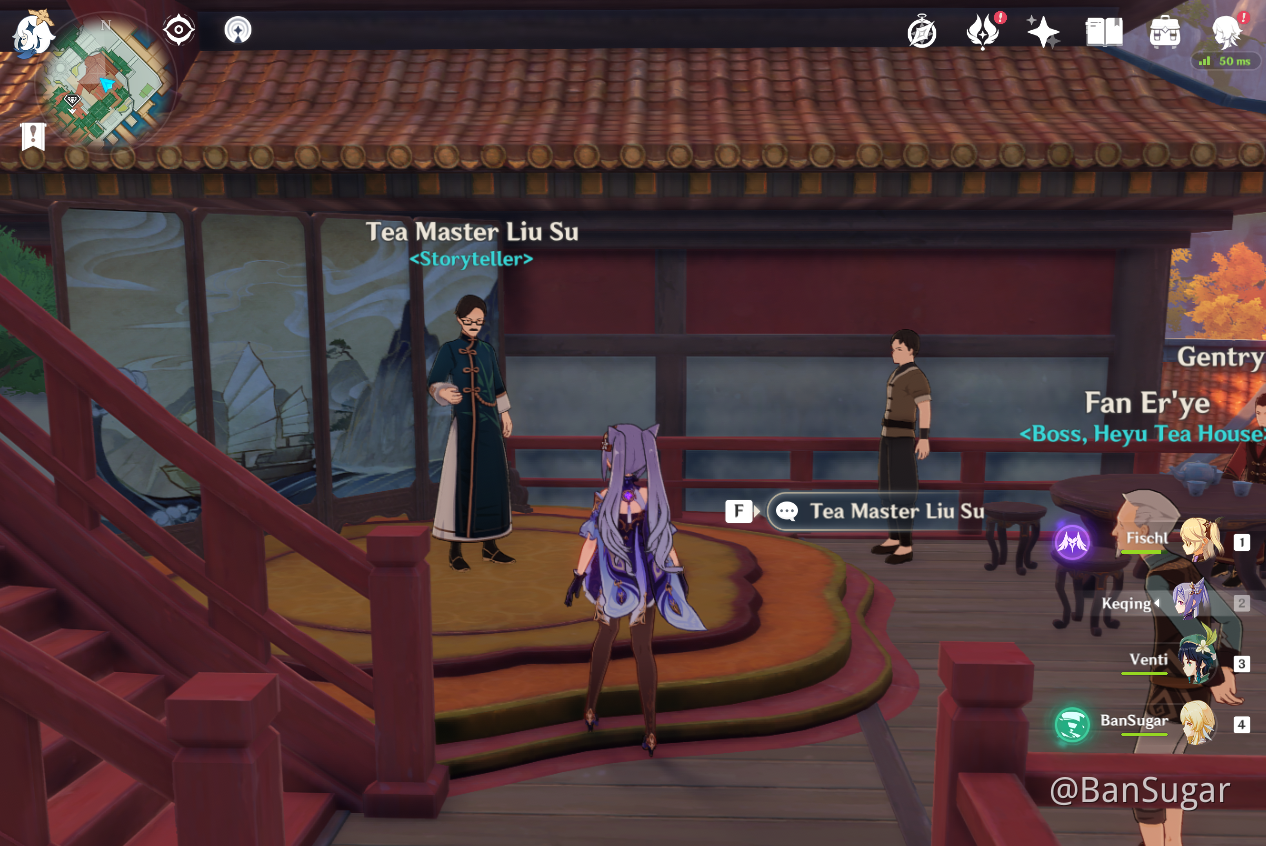Viewport: 1266px width, 846px height.
Task: Open the Inventory backpack
Action: point(1165,32)
